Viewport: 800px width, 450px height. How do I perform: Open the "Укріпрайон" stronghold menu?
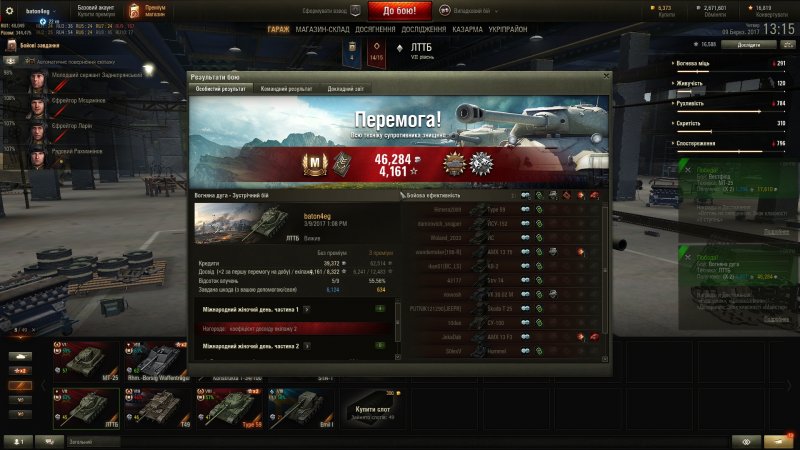(x=510, y=30)
